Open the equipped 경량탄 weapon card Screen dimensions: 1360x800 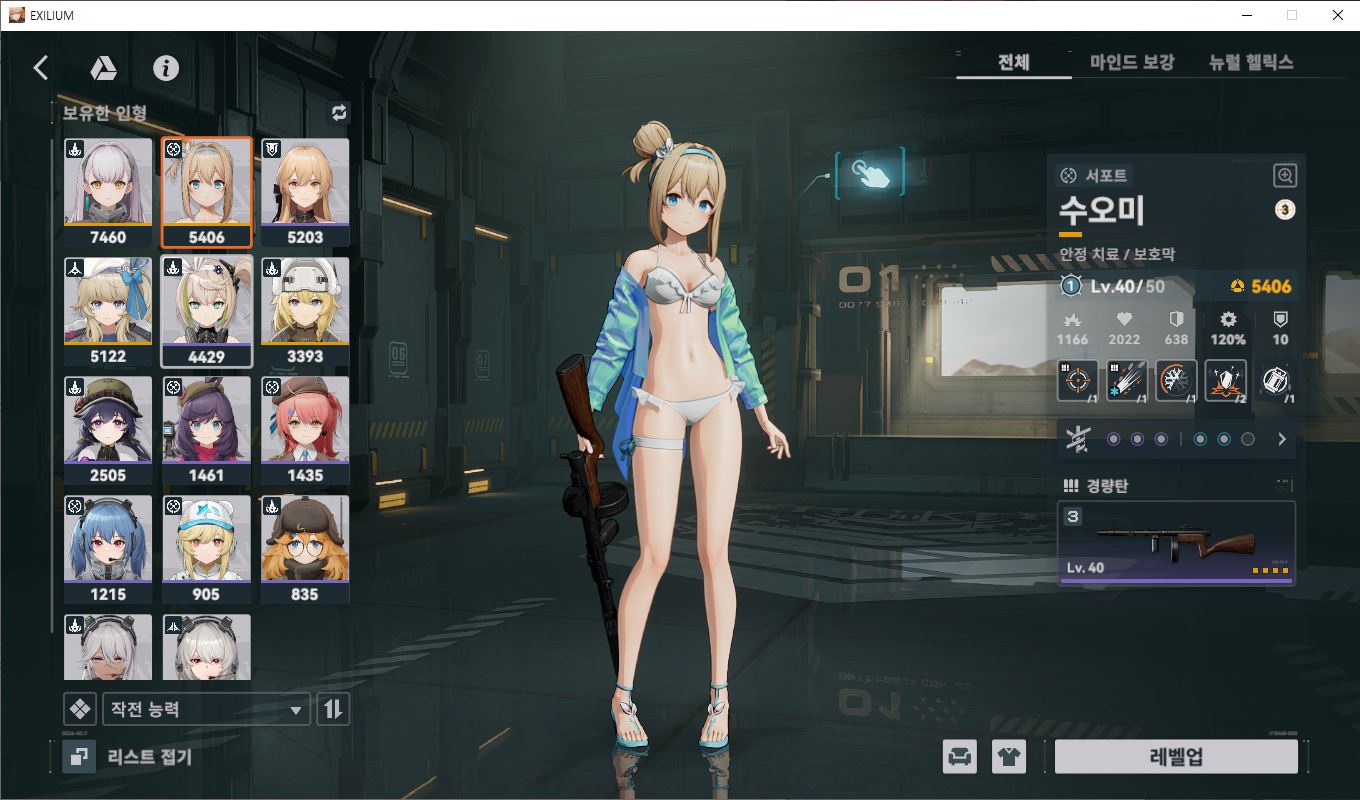(x=1176, y=543)
